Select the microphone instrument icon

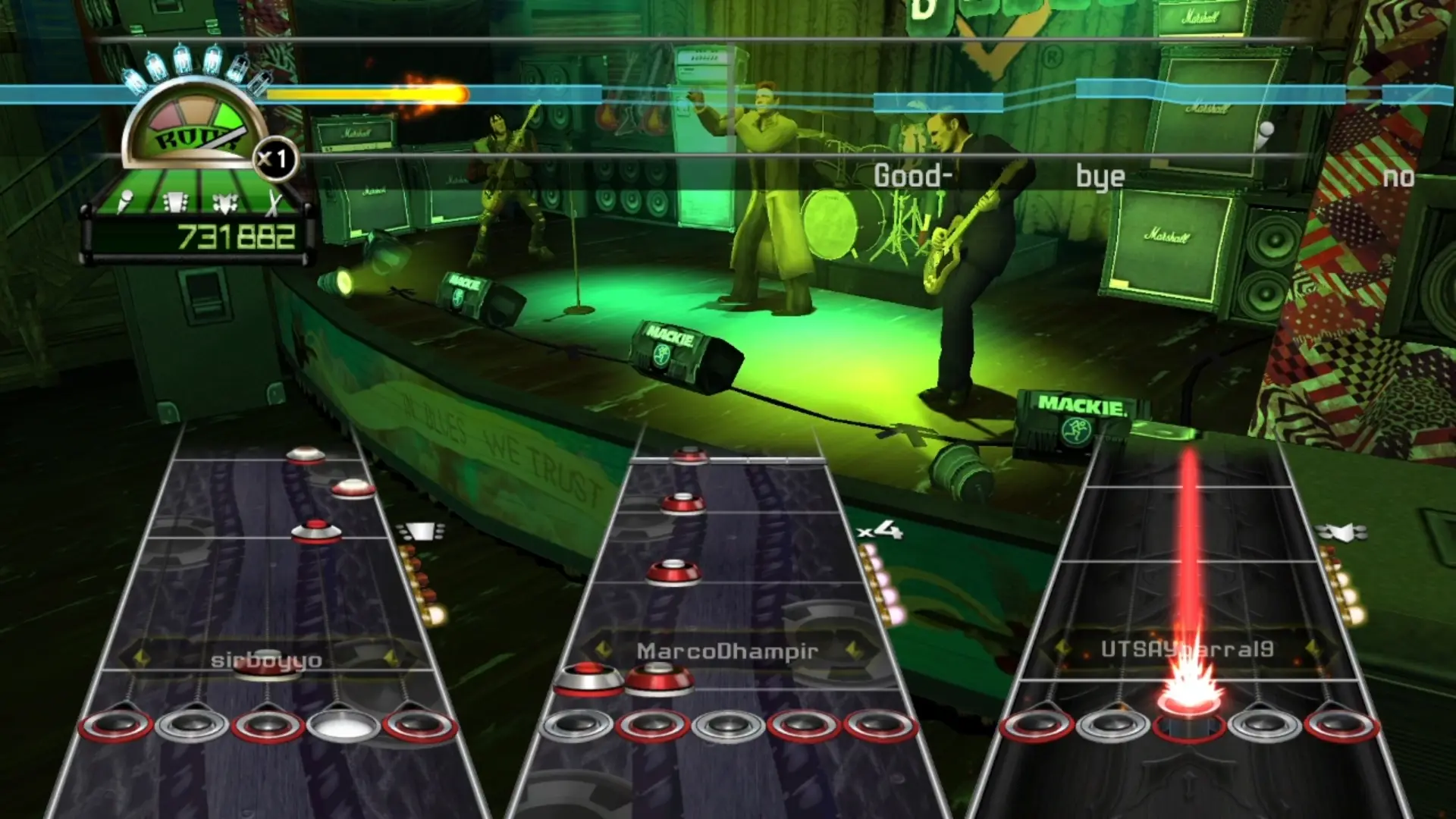126,200
